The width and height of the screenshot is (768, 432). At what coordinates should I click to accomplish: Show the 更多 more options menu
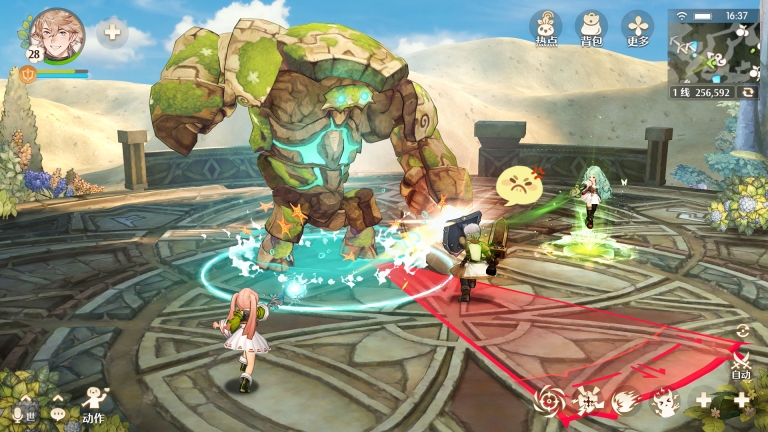(637, 28)
